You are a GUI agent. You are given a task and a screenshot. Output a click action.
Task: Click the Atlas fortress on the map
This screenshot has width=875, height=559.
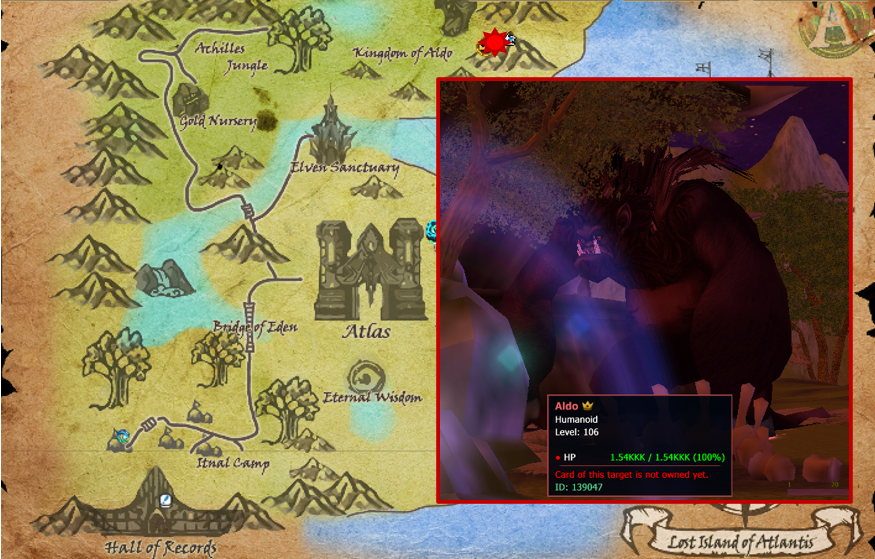tap(365, 270)
